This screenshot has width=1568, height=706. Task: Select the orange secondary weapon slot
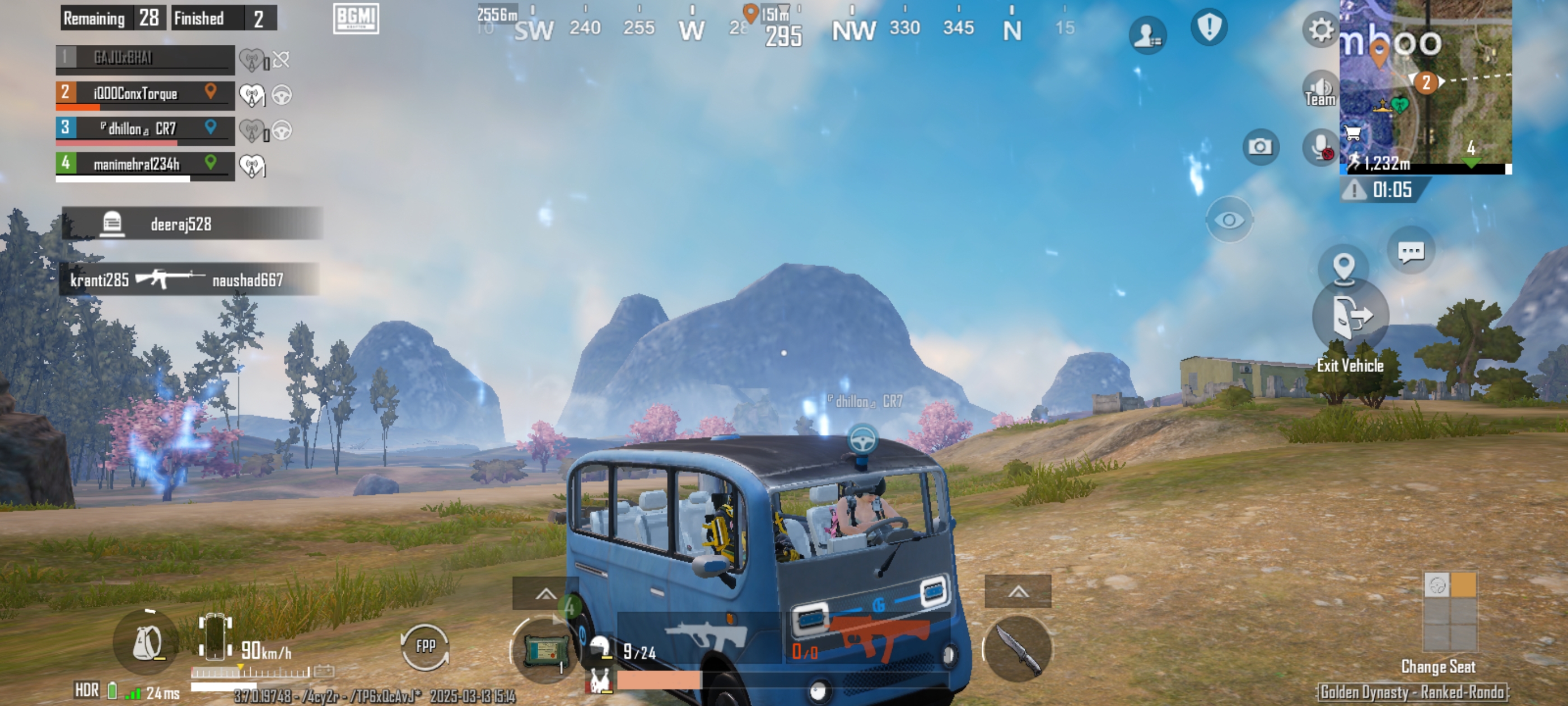(869, 639)
